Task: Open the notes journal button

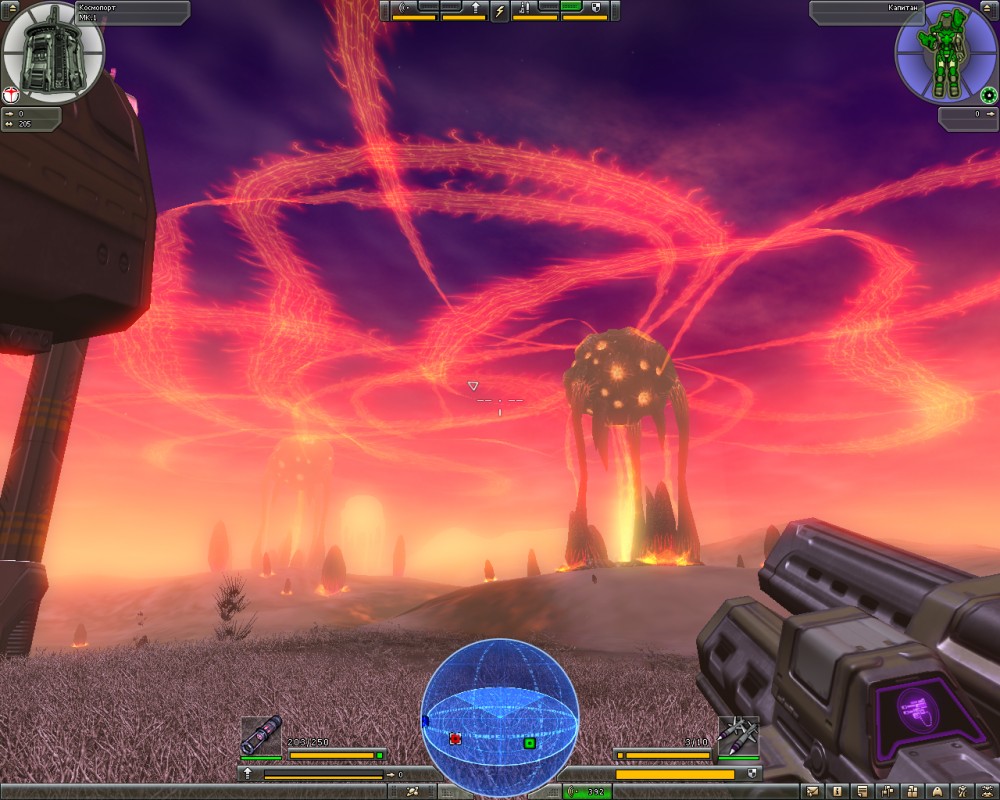Action: [862, 792]
